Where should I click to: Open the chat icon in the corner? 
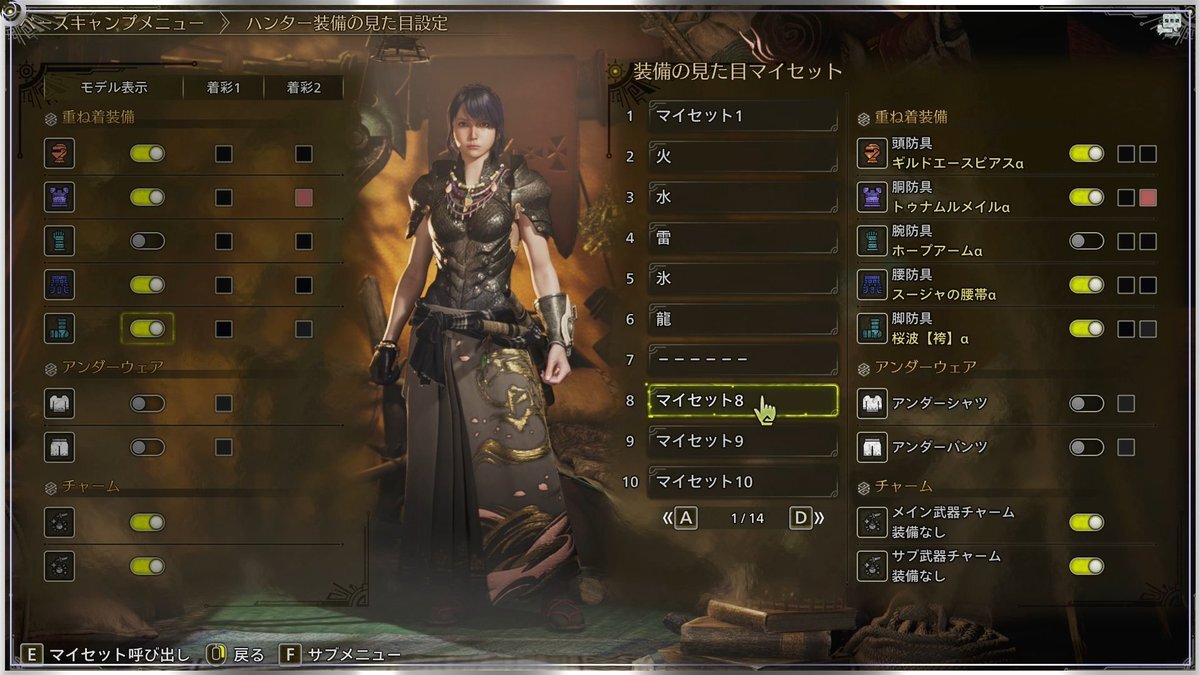[1169, 27]
